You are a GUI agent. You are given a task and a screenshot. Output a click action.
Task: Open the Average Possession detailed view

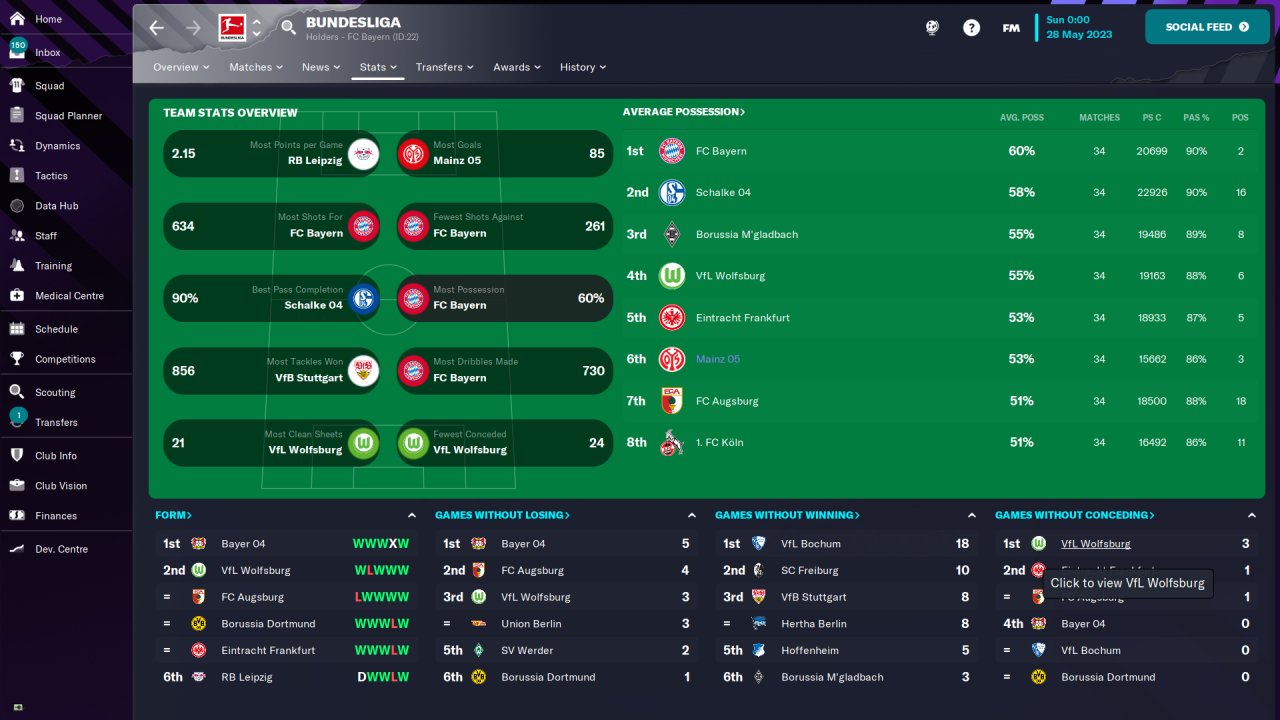(683, 112)
